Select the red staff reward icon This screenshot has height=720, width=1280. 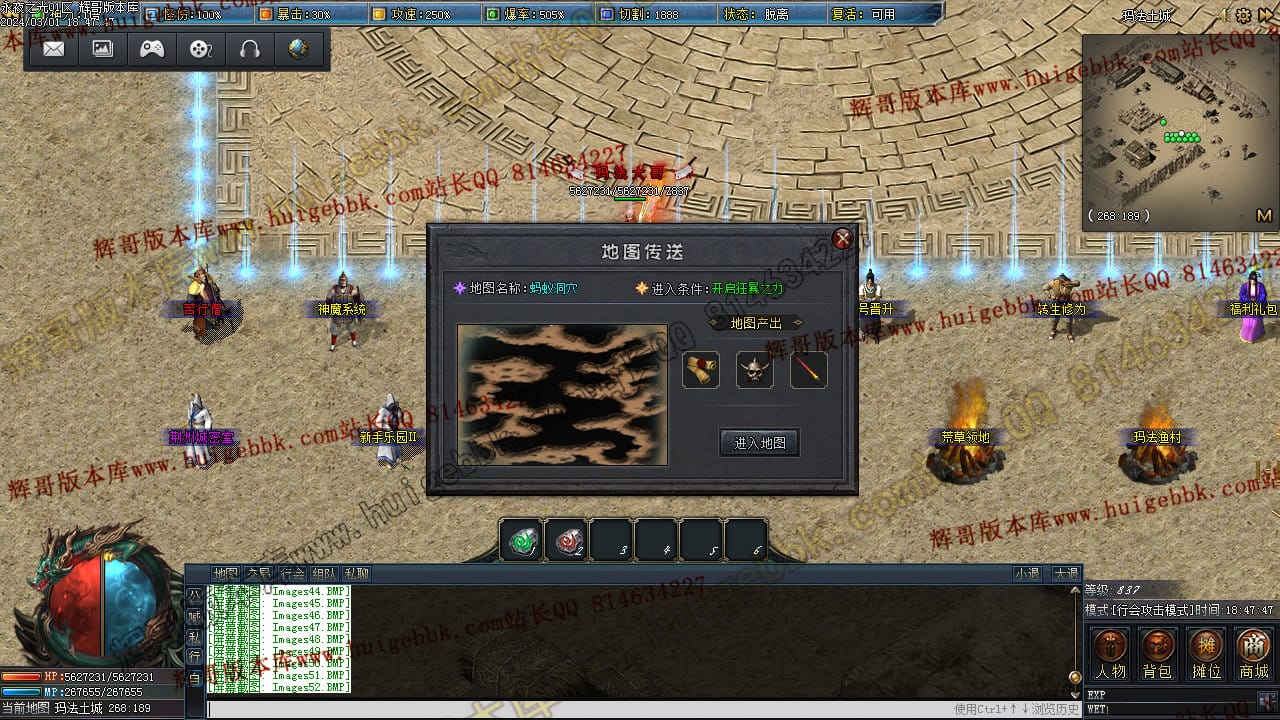click(808, 370)
